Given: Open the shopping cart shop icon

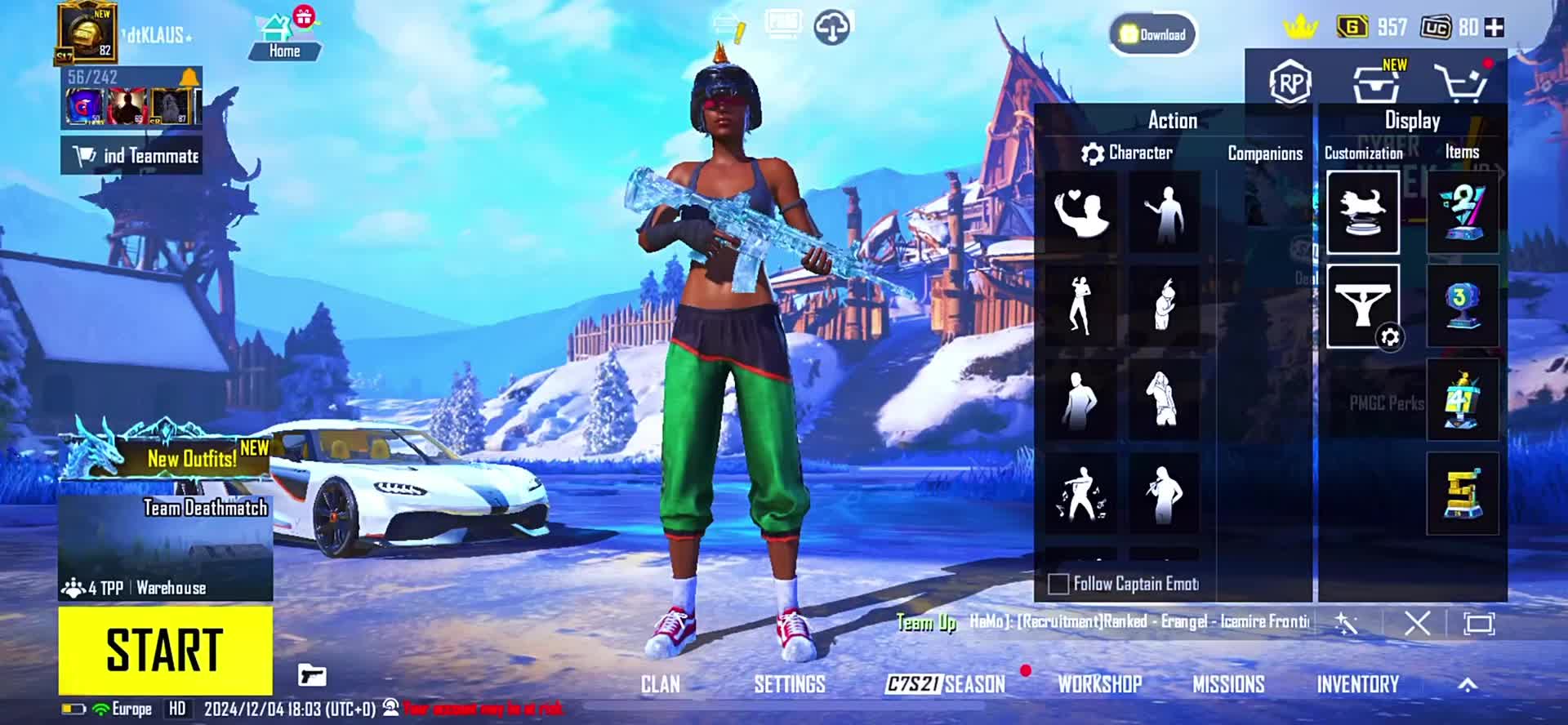Looking at the screenshot, I should coord(1461,82).
